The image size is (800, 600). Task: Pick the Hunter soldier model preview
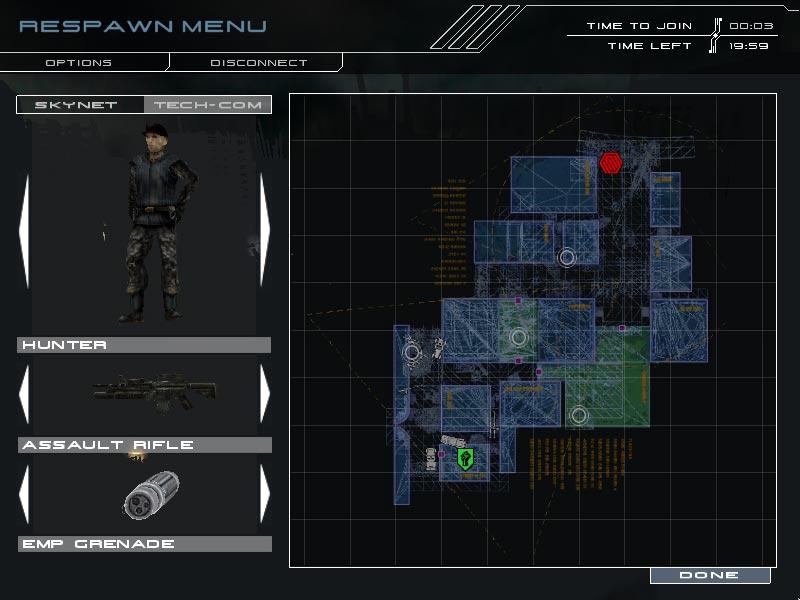tap(150, 225)
